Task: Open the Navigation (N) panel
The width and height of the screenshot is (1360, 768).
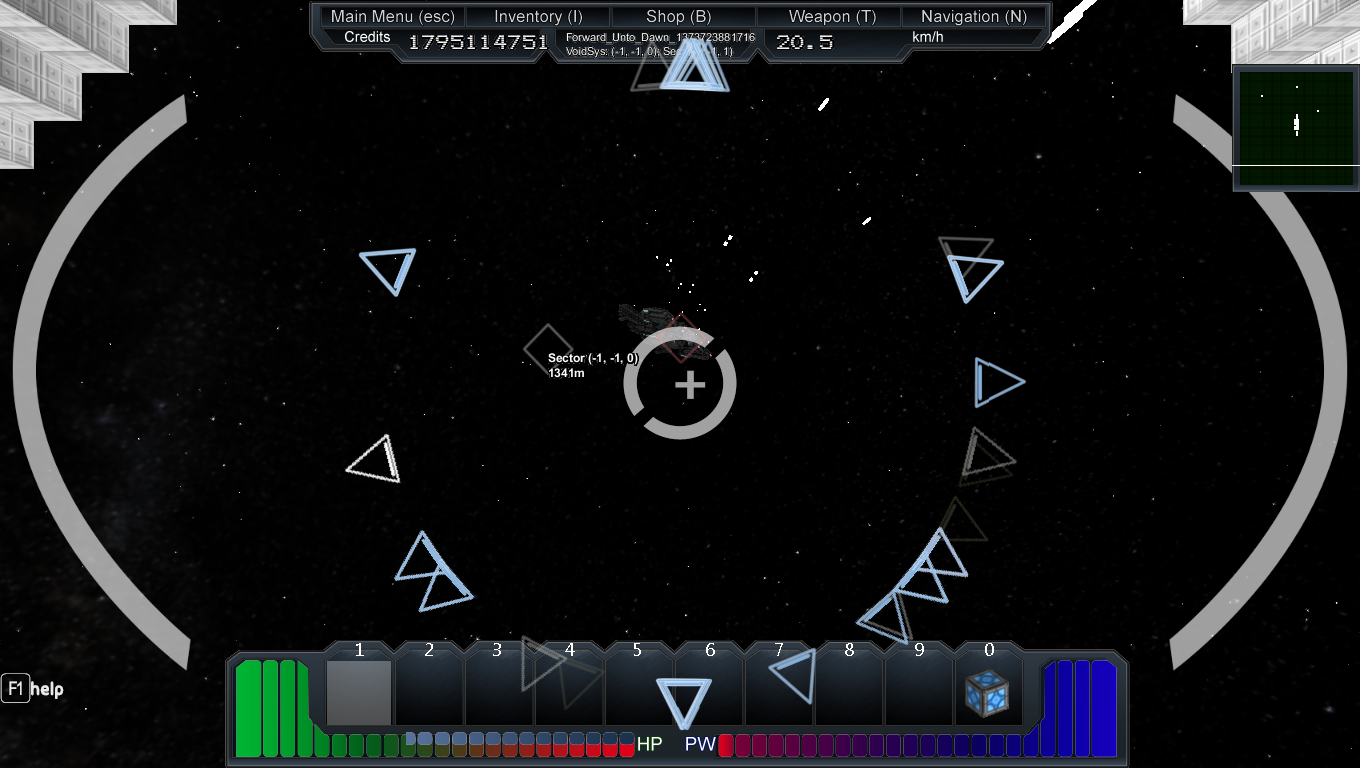Action: coord(975,16)
